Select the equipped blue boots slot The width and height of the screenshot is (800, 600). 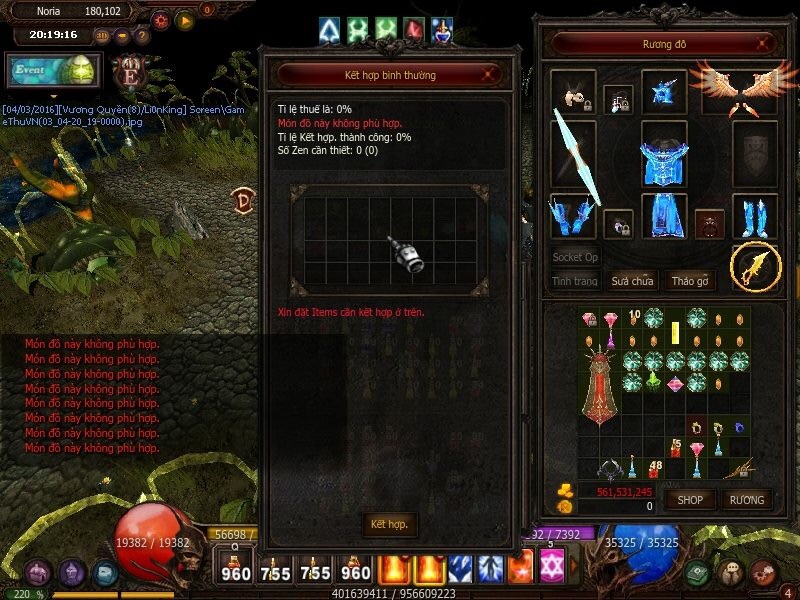(754, 215)
